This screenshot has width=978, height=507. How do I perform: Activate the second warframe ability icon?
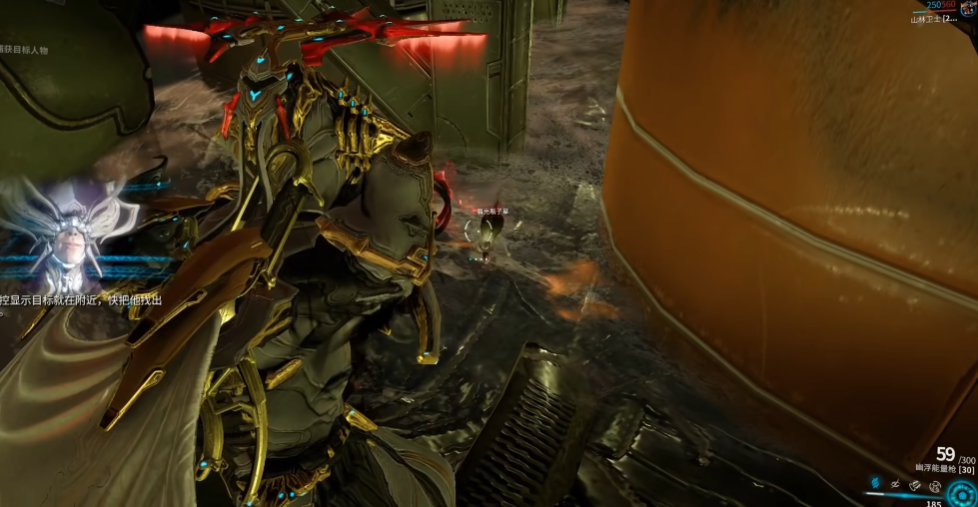click(894, 485)
